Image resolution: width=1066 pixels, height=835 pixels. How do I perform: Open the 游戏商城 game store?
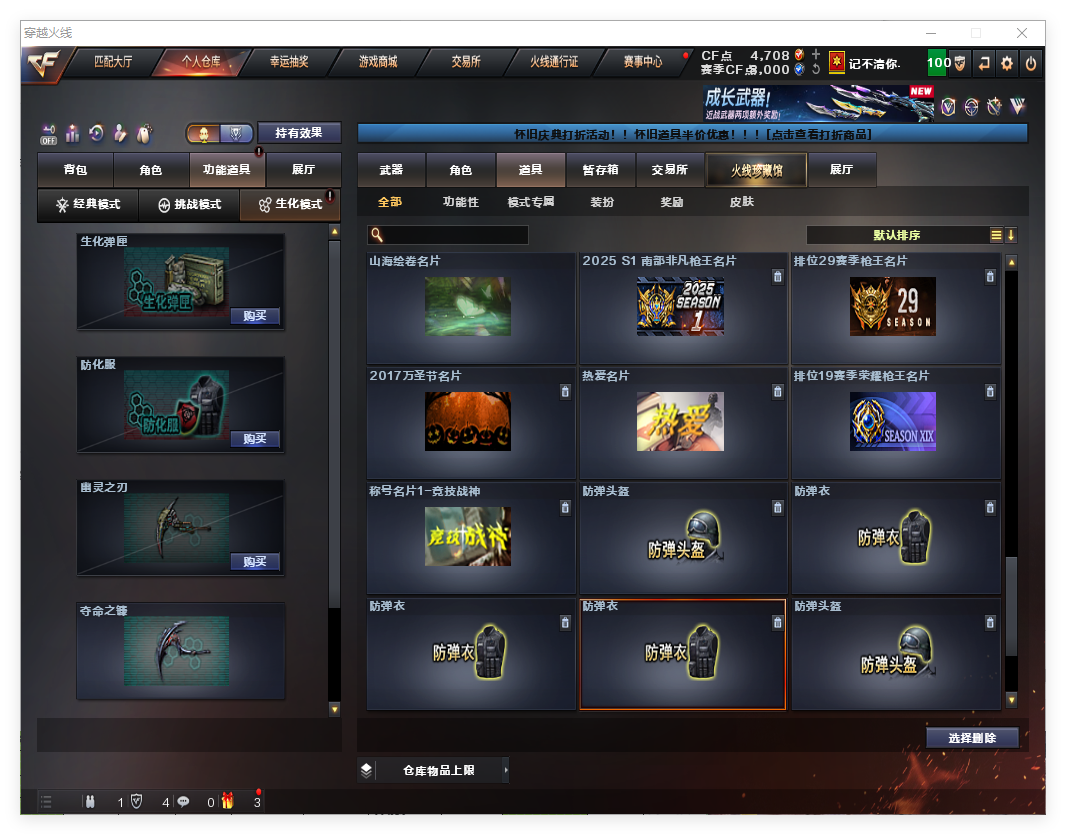pos(378,62)
